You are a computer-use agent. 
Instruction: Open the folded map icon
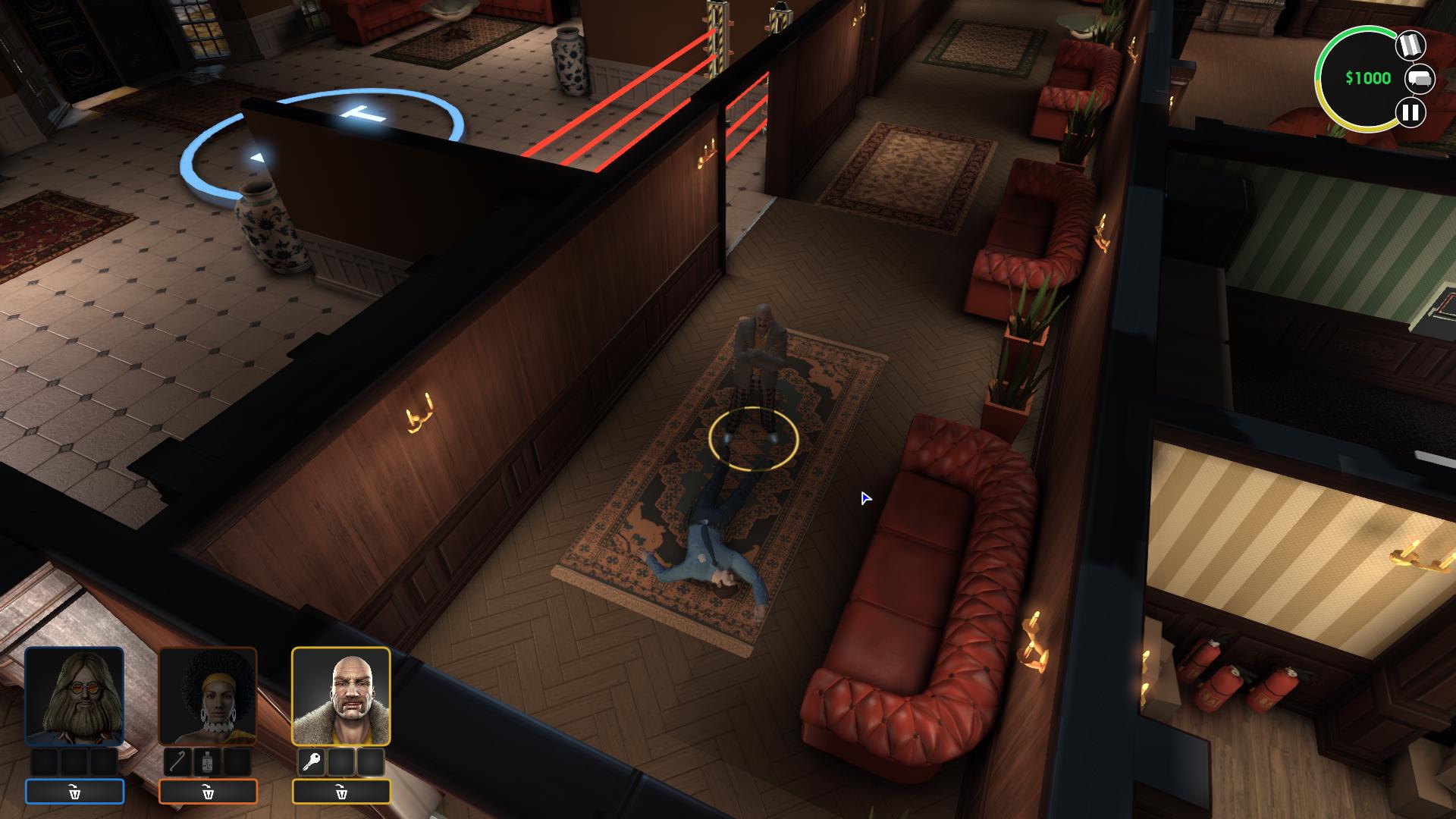click(1410, 45)
